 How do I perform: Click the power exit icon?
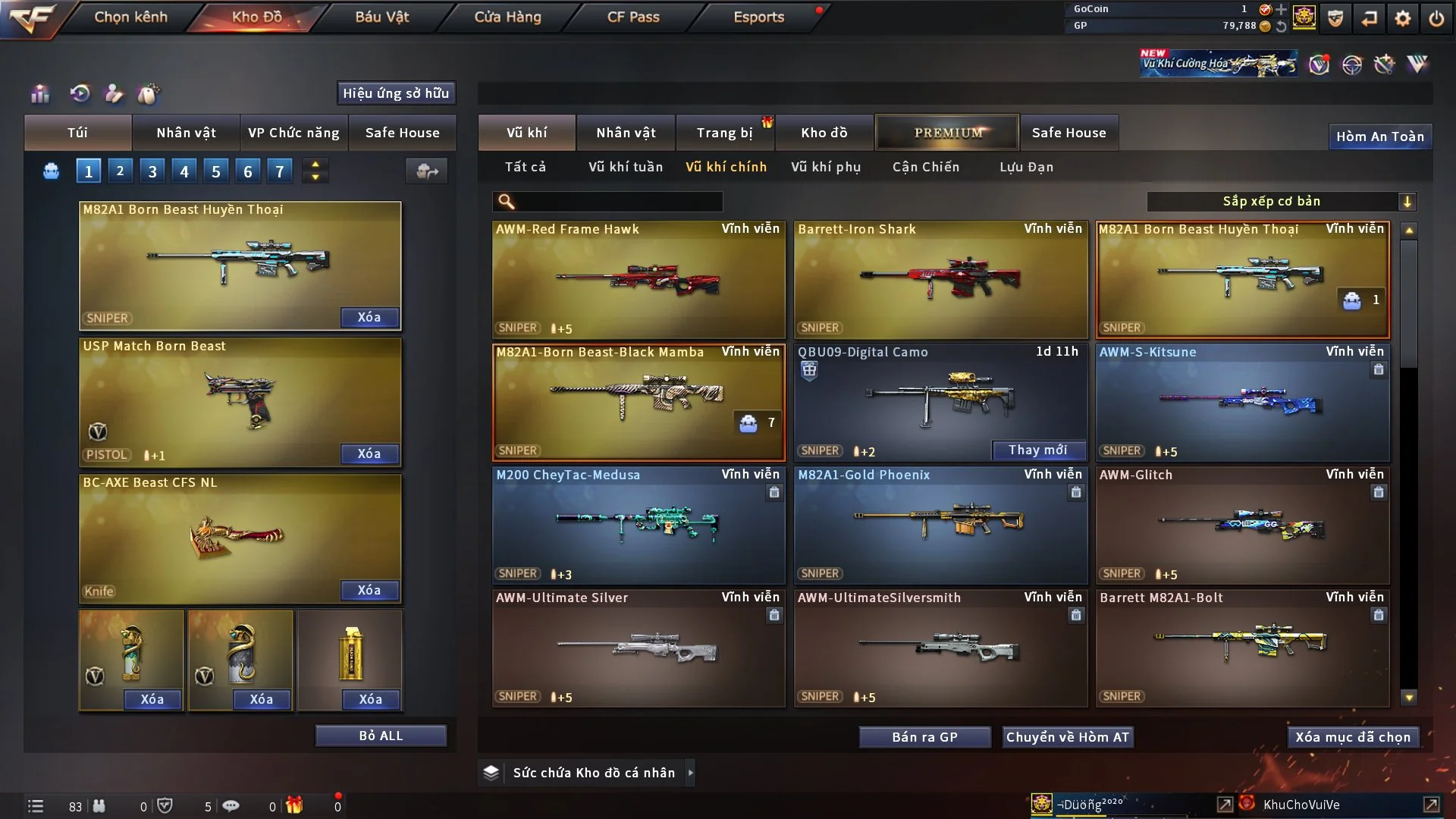click(1436, 18)
